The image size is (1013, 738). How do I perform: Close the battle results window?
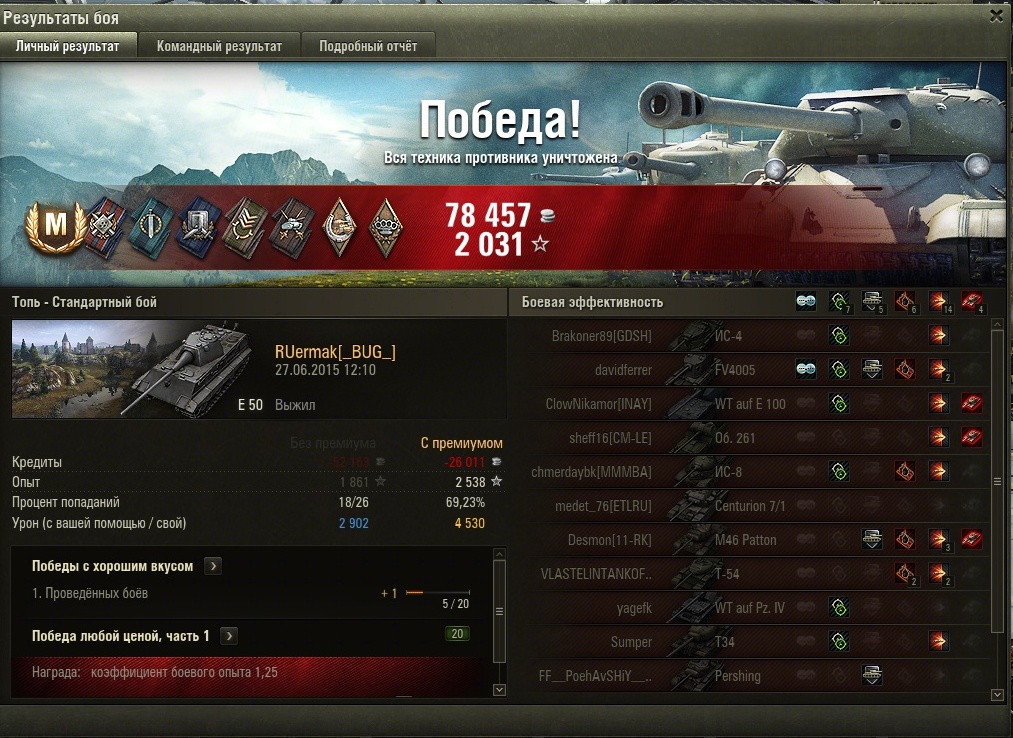click(x=996, y=16)
